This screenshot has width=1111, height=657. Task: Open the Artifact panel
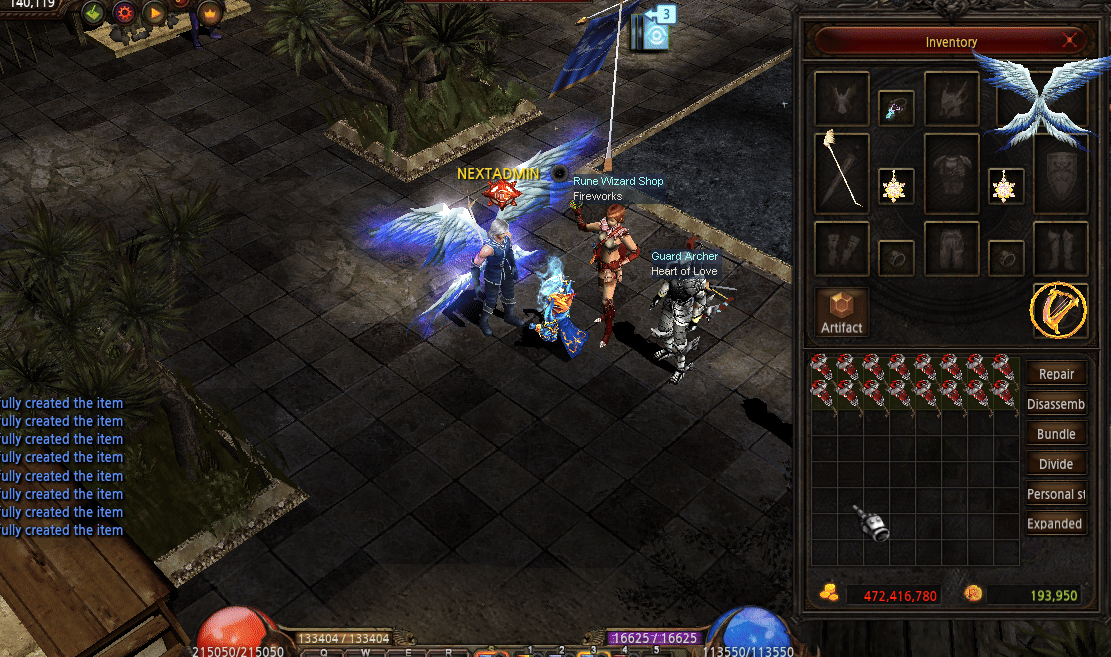tap(841, 312)
